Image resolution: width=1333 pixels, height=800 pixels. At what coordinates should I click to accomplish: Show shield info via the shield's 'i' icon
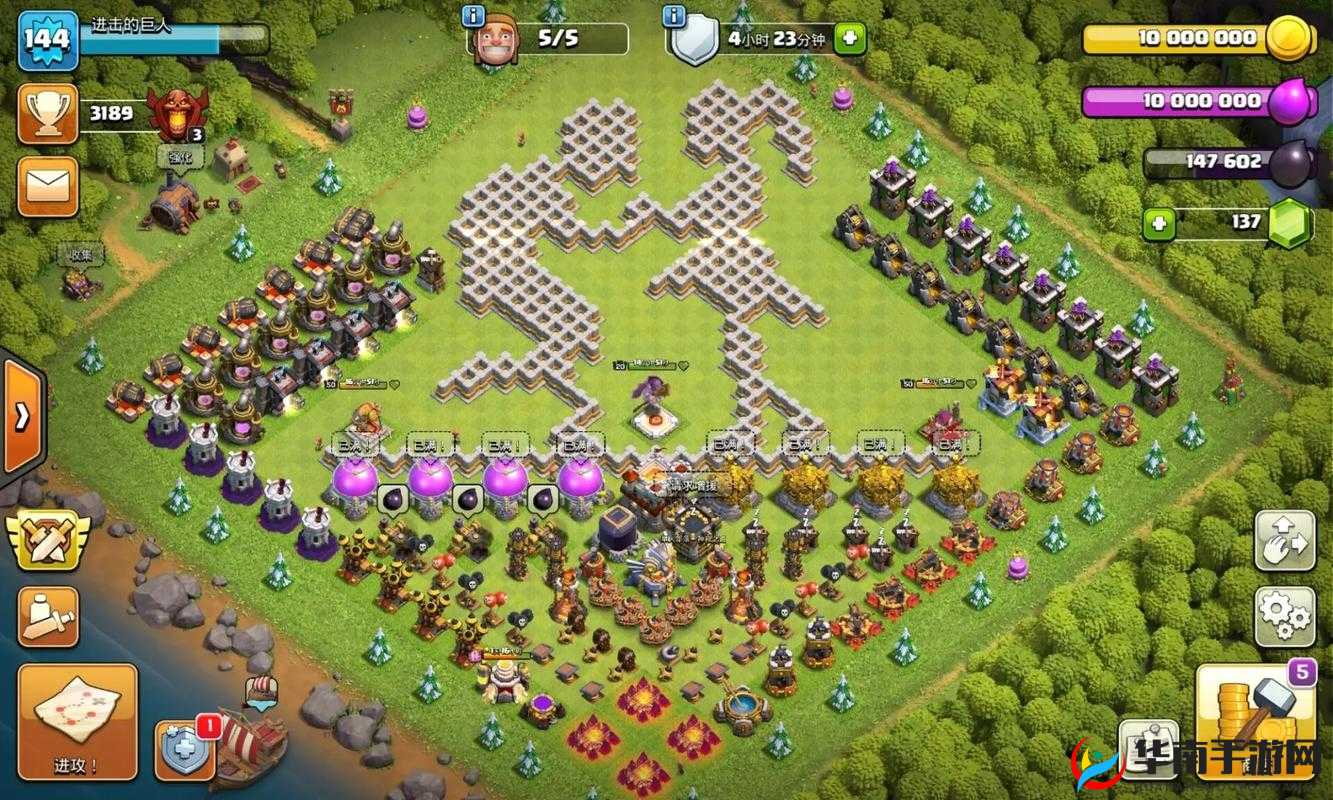tap(675, 16)
